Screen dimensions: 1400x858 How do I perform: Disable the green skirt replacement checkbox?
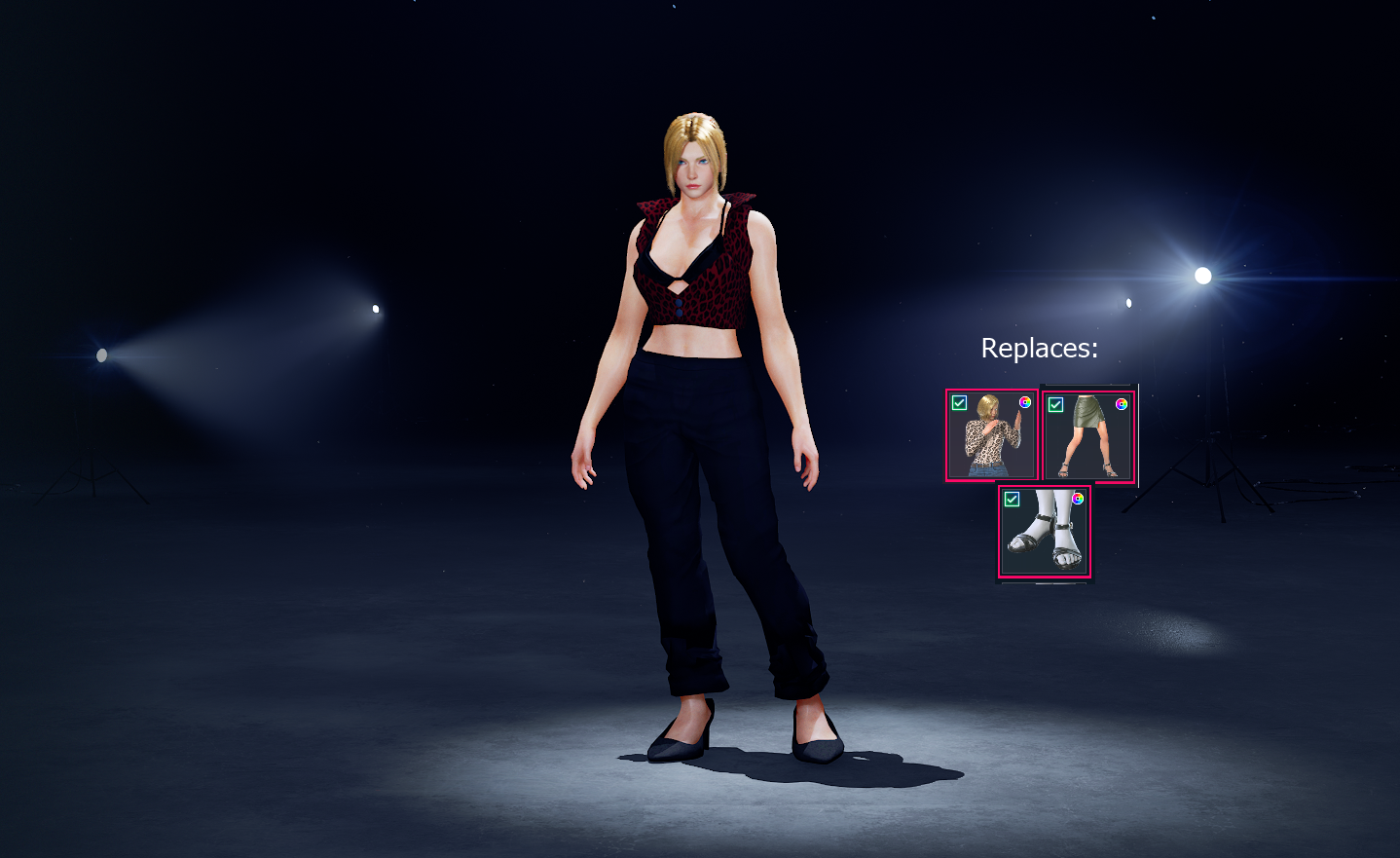(x=1056, y=403)
